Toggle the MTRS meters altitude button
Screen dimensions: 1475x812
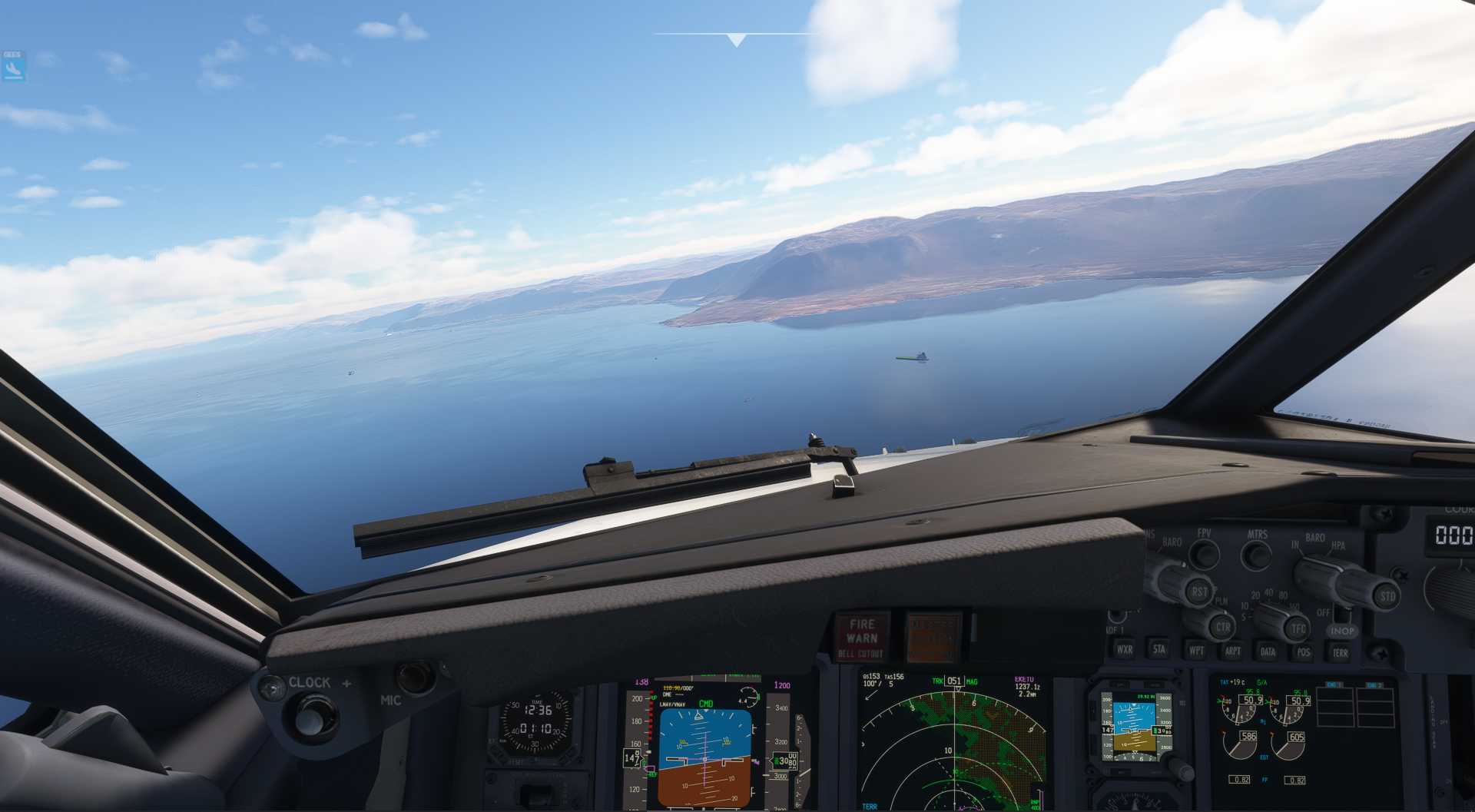coord(1257,554)
